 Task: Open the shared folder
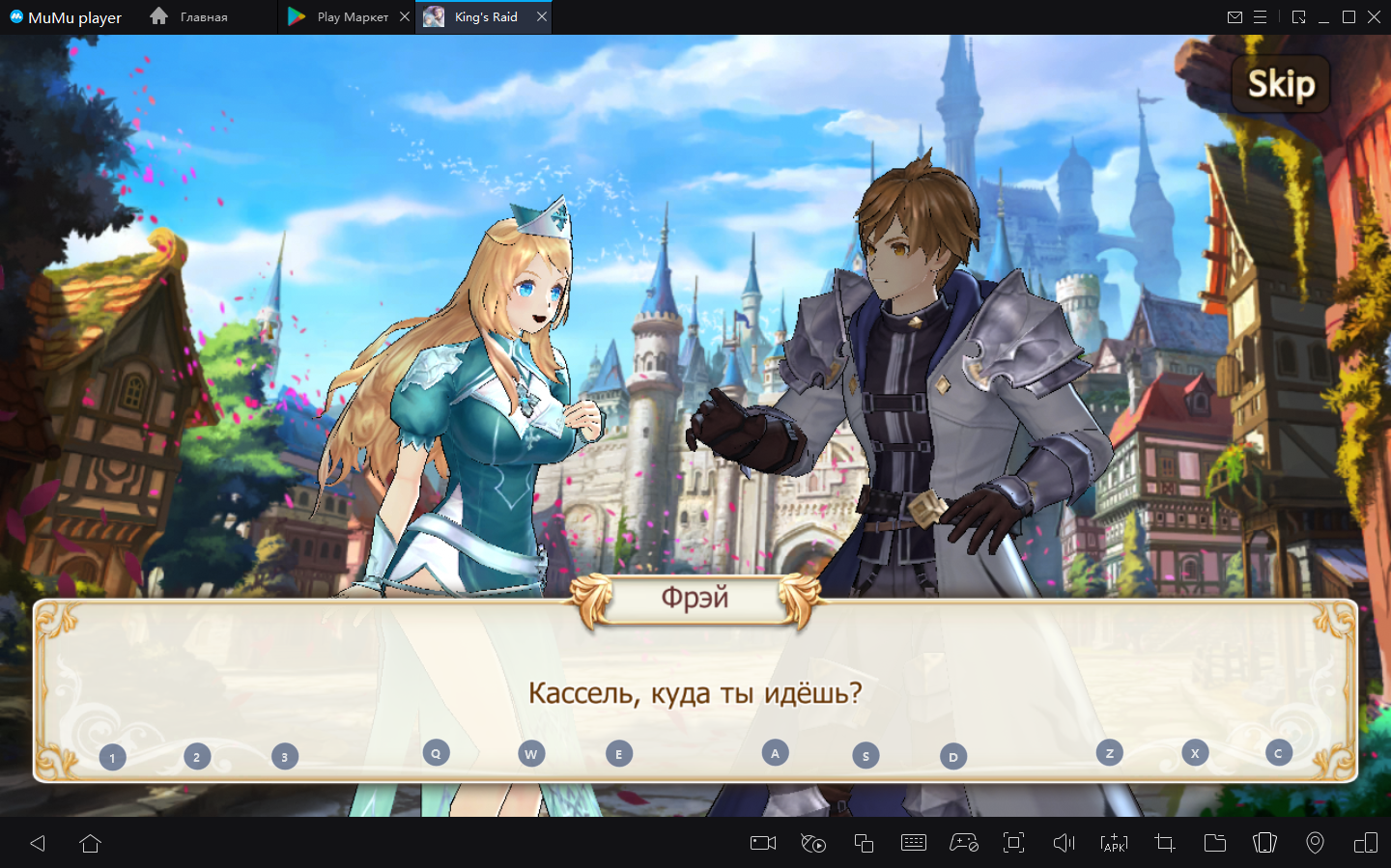click(1214, 843)
